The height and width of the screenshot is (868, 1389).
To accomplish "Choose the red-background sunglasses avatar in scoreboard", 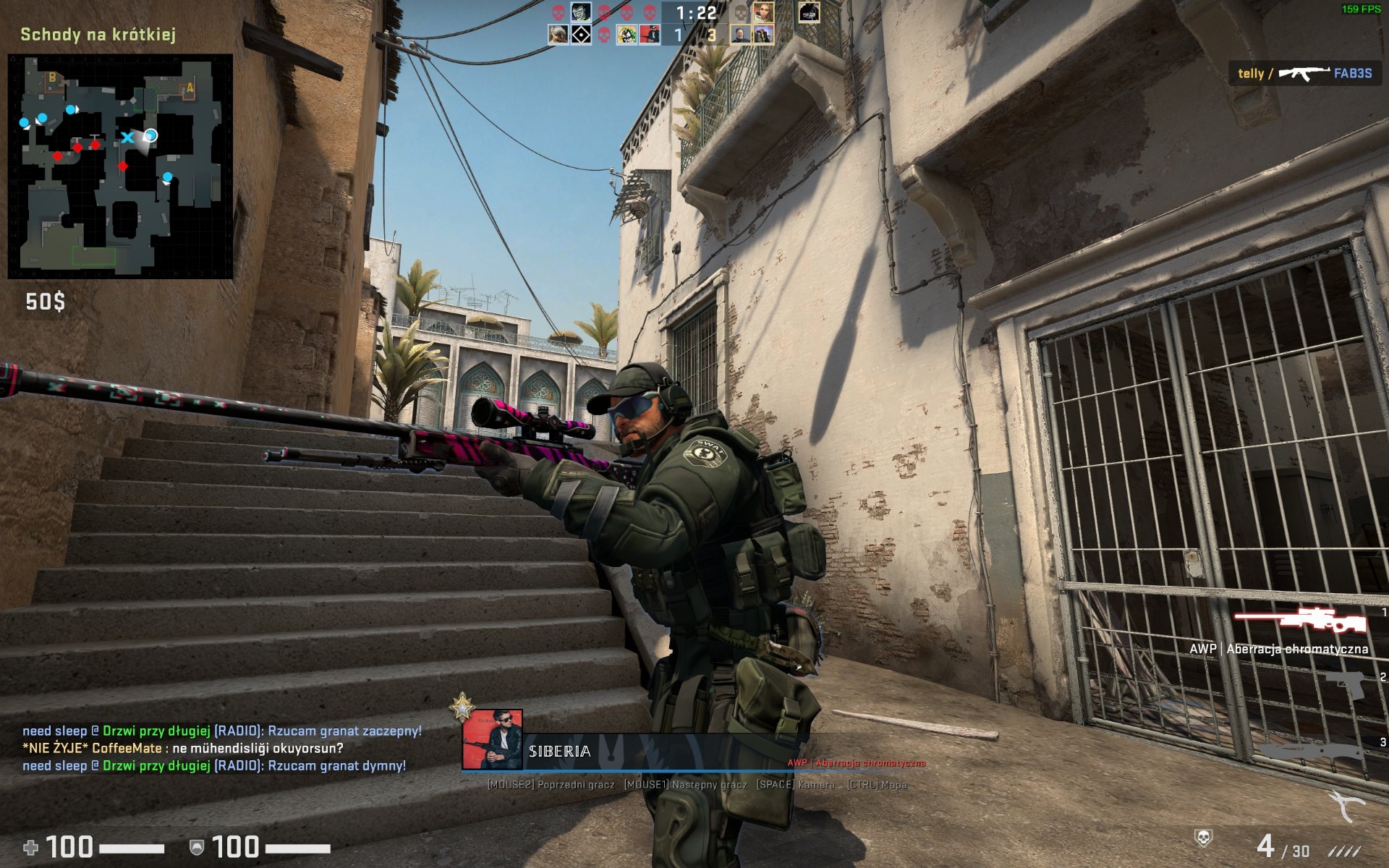I will [x=650, y=34].
